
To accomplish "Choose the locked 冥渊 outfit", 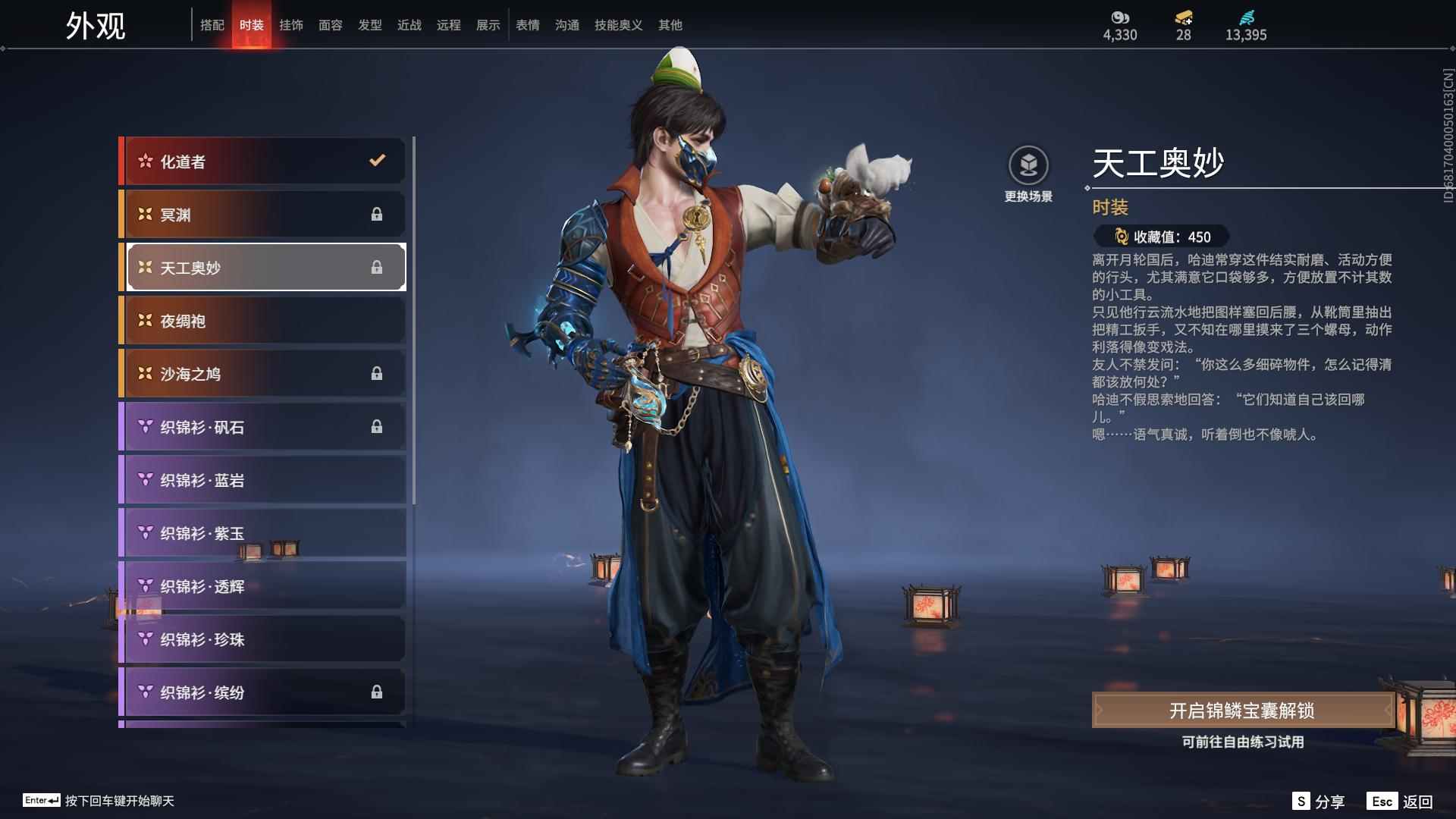I will click(262, 215).
